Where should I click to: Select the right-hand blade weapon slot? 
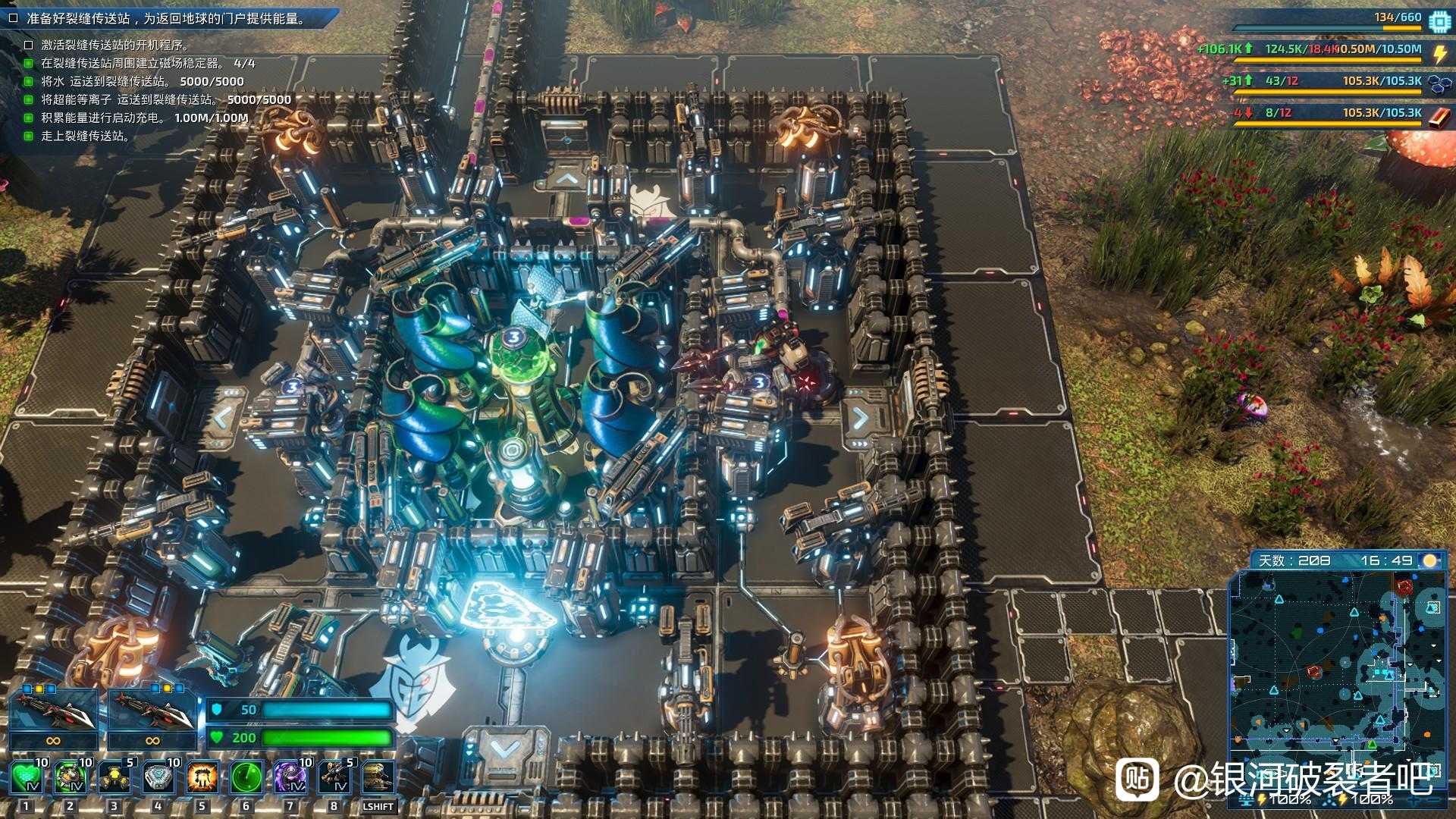click(x=152, y=711)
